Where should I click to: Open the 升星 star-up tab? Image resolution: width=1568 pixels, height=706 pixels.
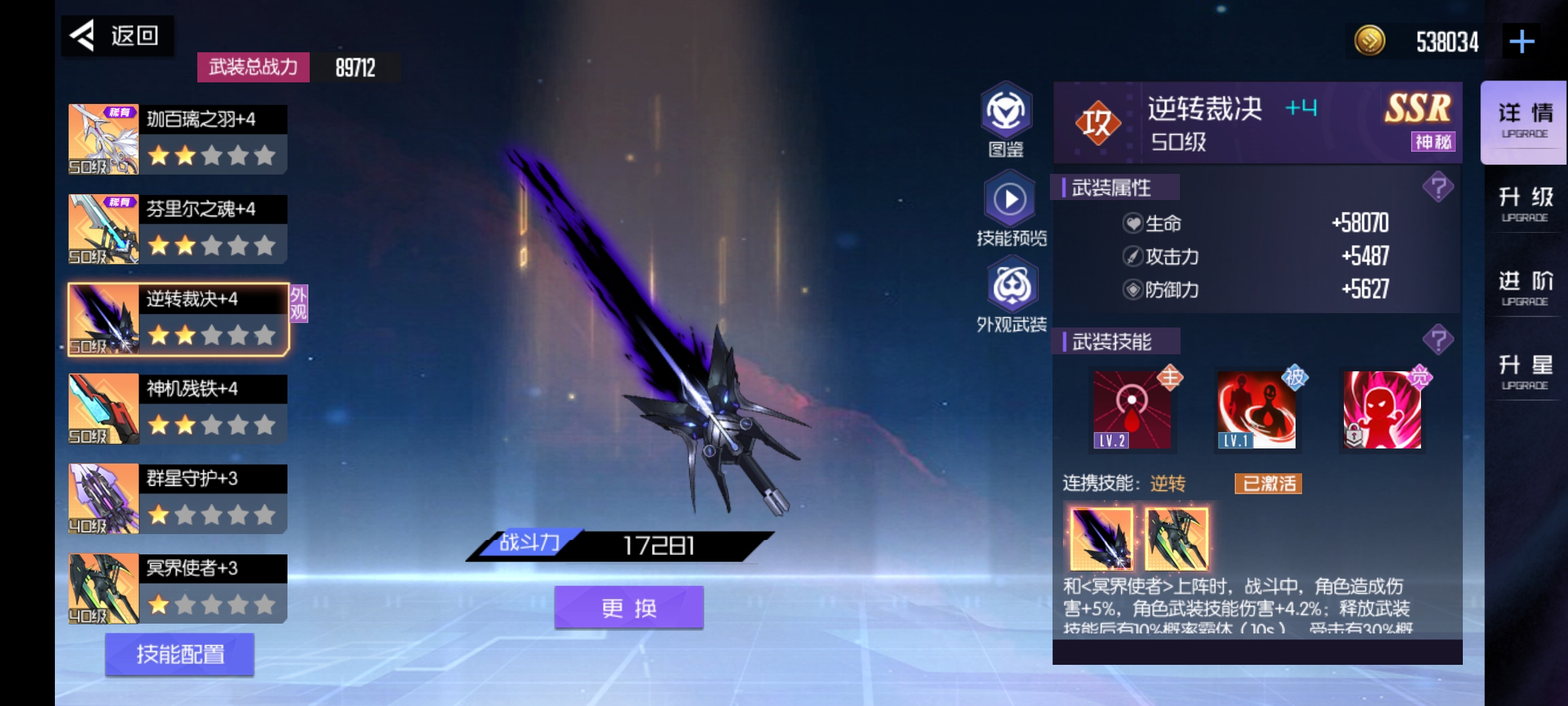pos(1524,371)
